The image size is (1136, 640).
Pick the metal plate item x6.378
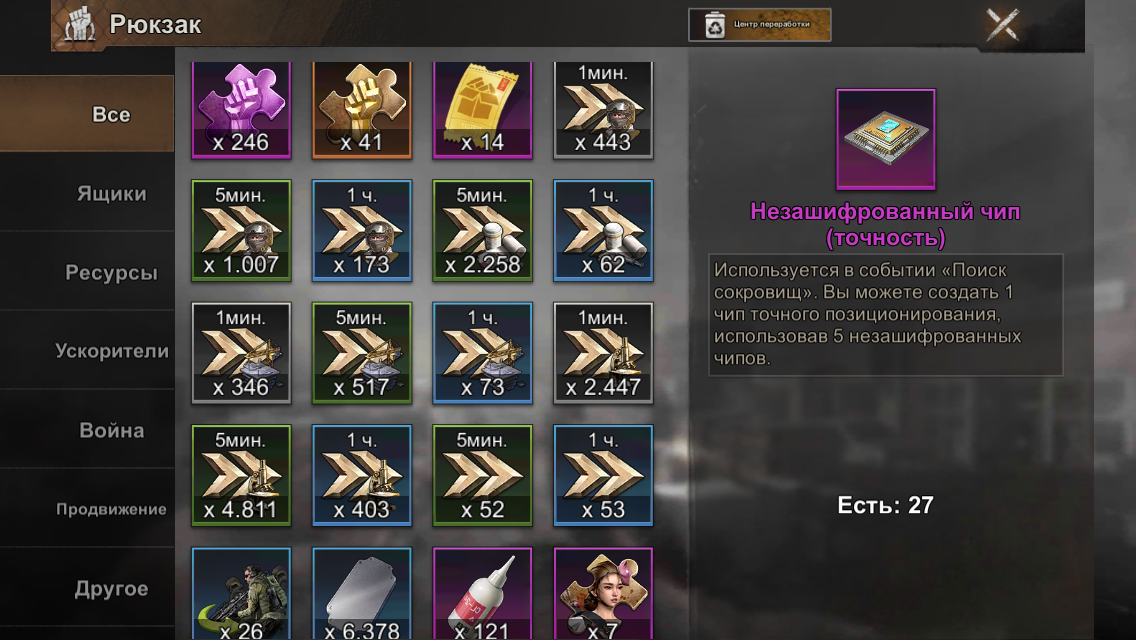(x=362, y=595)
